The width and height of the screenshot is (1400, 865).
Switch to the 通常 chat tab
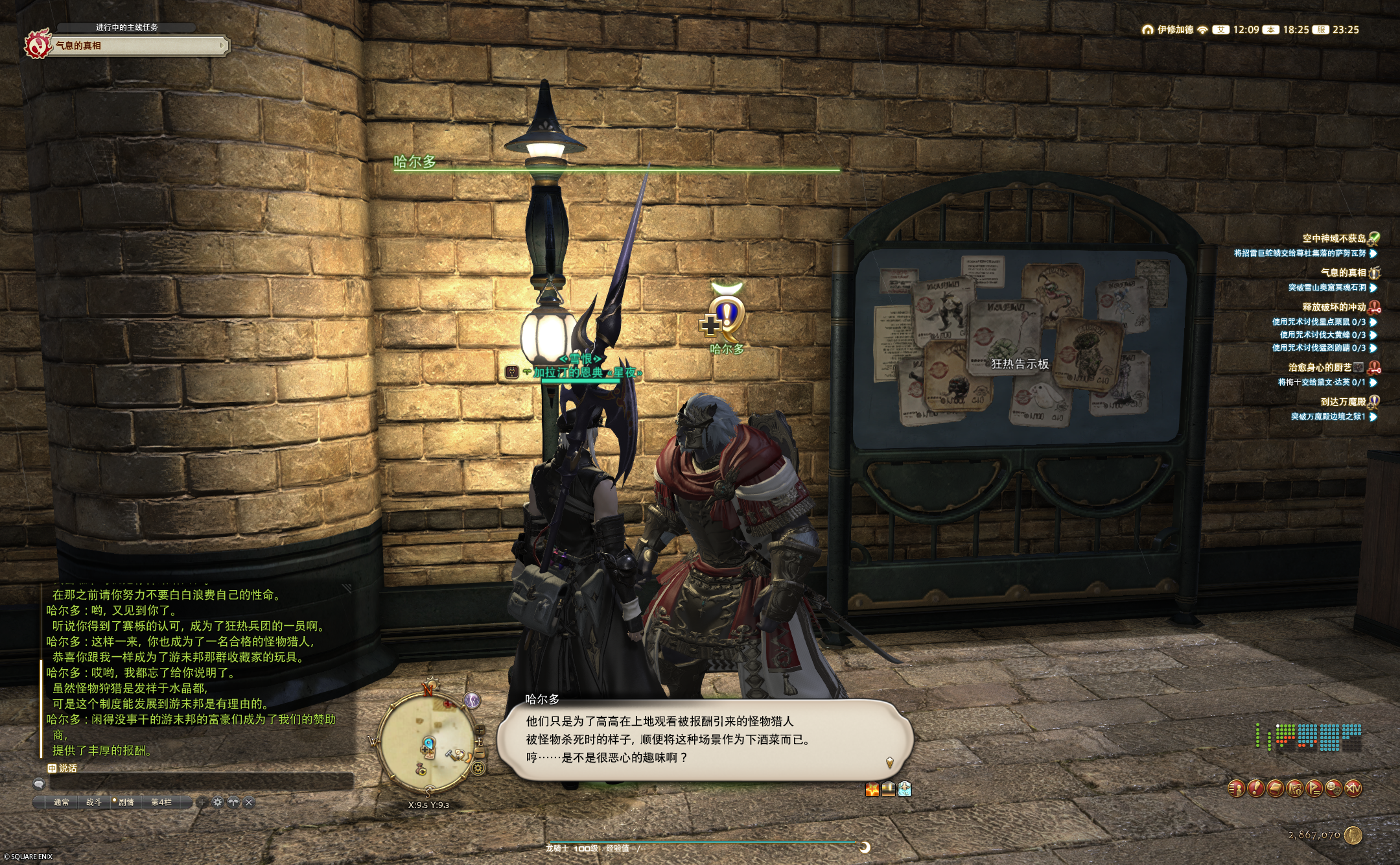click(x=61, y=802)
